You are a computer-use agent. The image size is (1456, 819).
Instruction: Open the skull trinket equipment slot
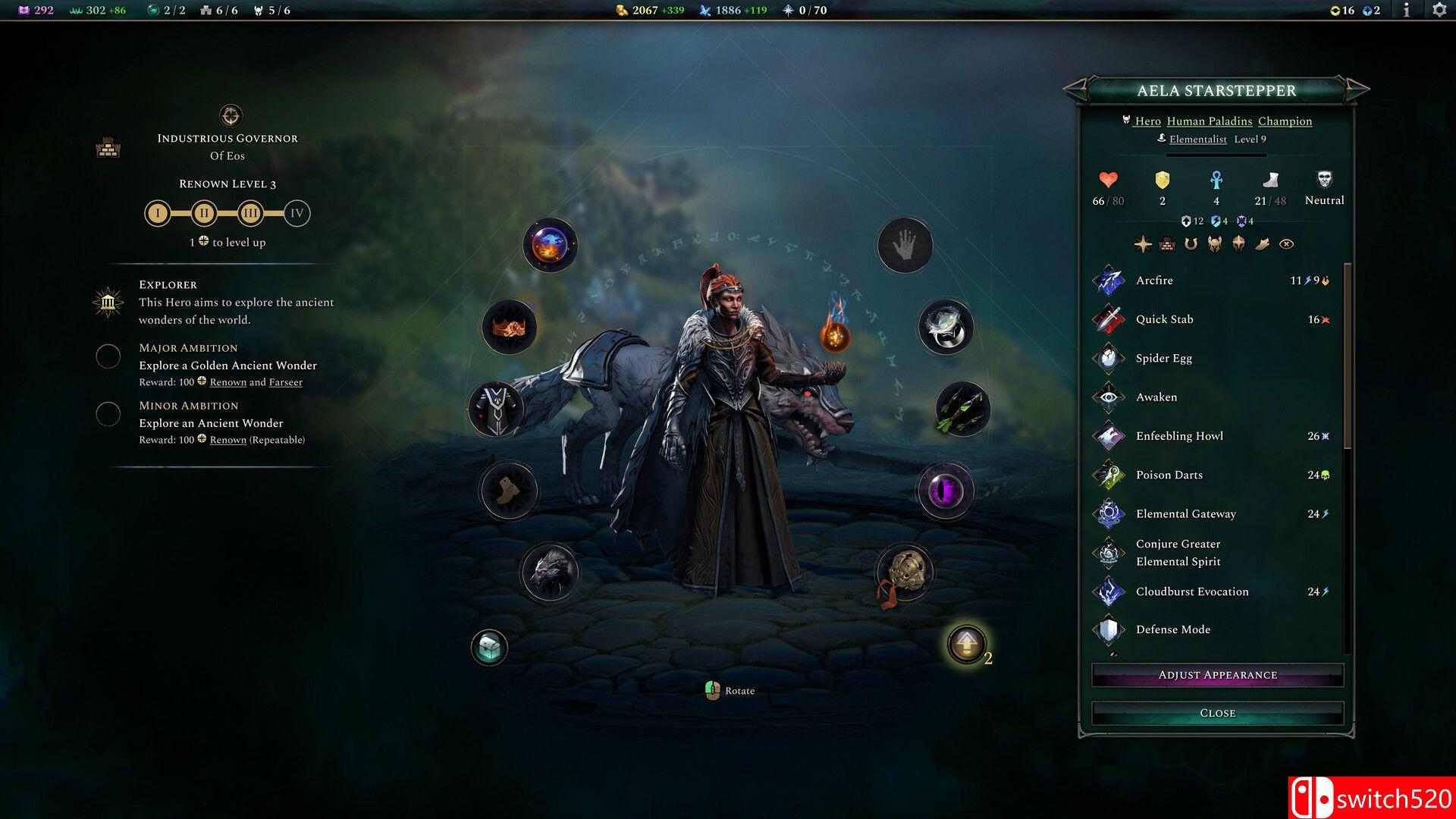pyautogui.click(x=904, y=573)
